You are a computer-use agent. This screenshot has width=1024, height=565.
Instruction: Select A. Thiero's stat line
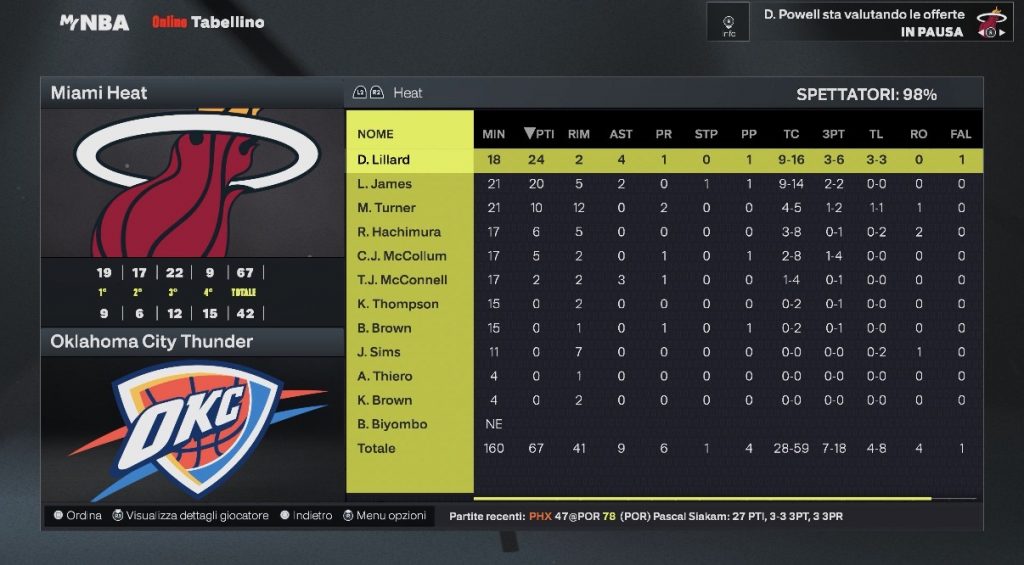pyautogui.click(x=385, y=376)
